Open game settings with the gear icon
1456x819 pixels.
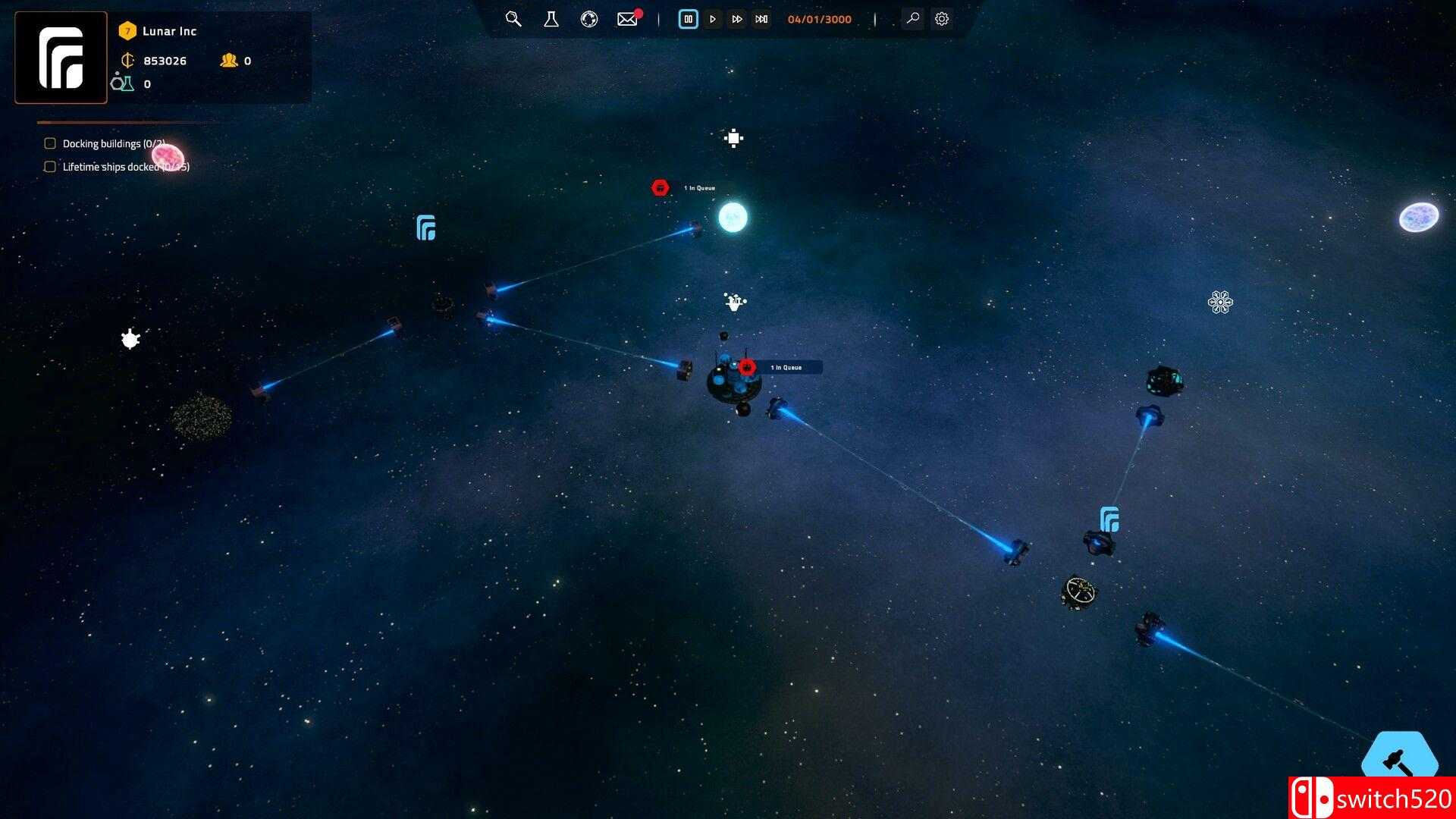[x=941, y=19]
